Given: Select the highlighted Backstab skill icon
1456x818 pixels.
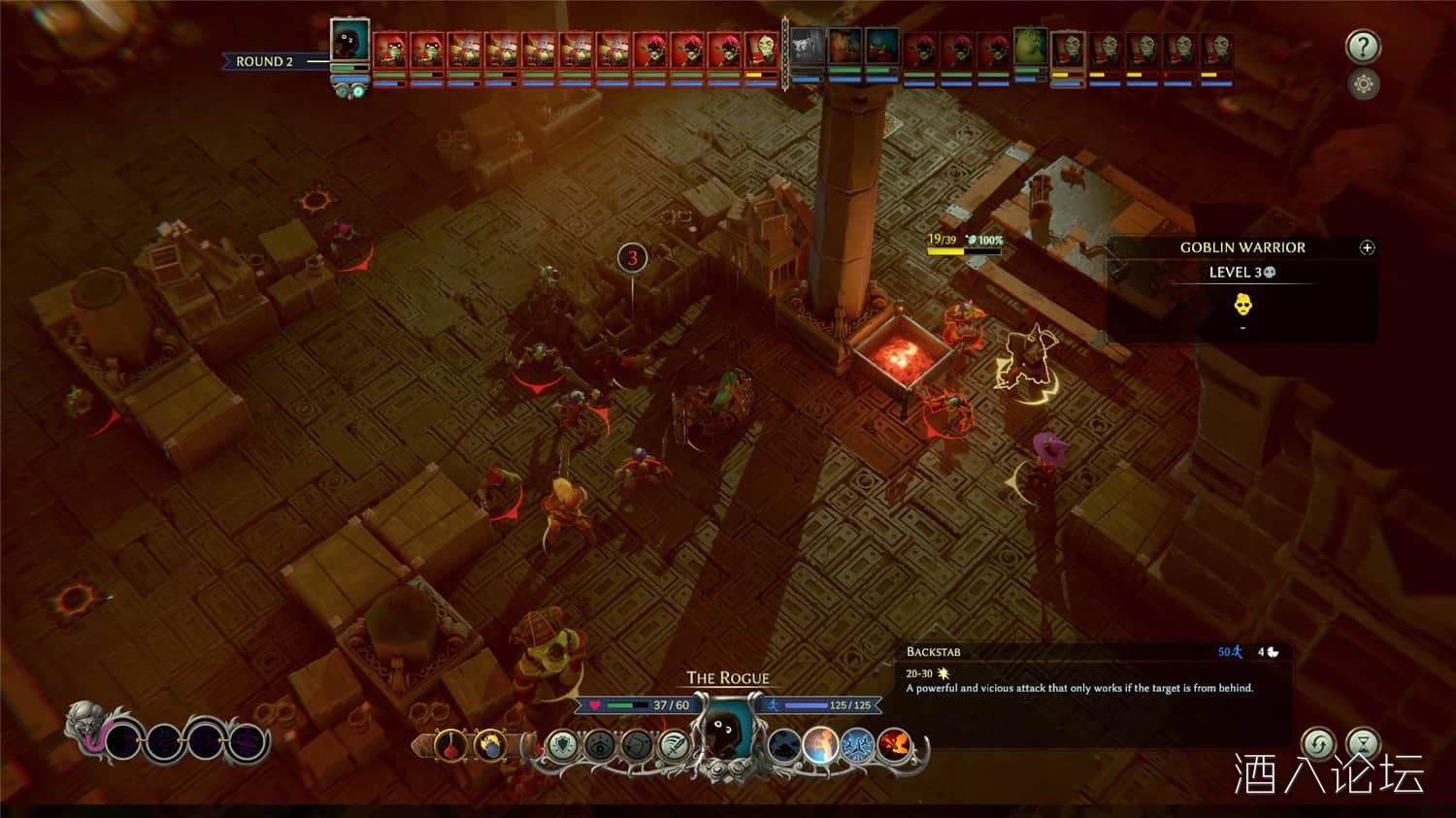Looking at the screenshot, I should (821, 746).
